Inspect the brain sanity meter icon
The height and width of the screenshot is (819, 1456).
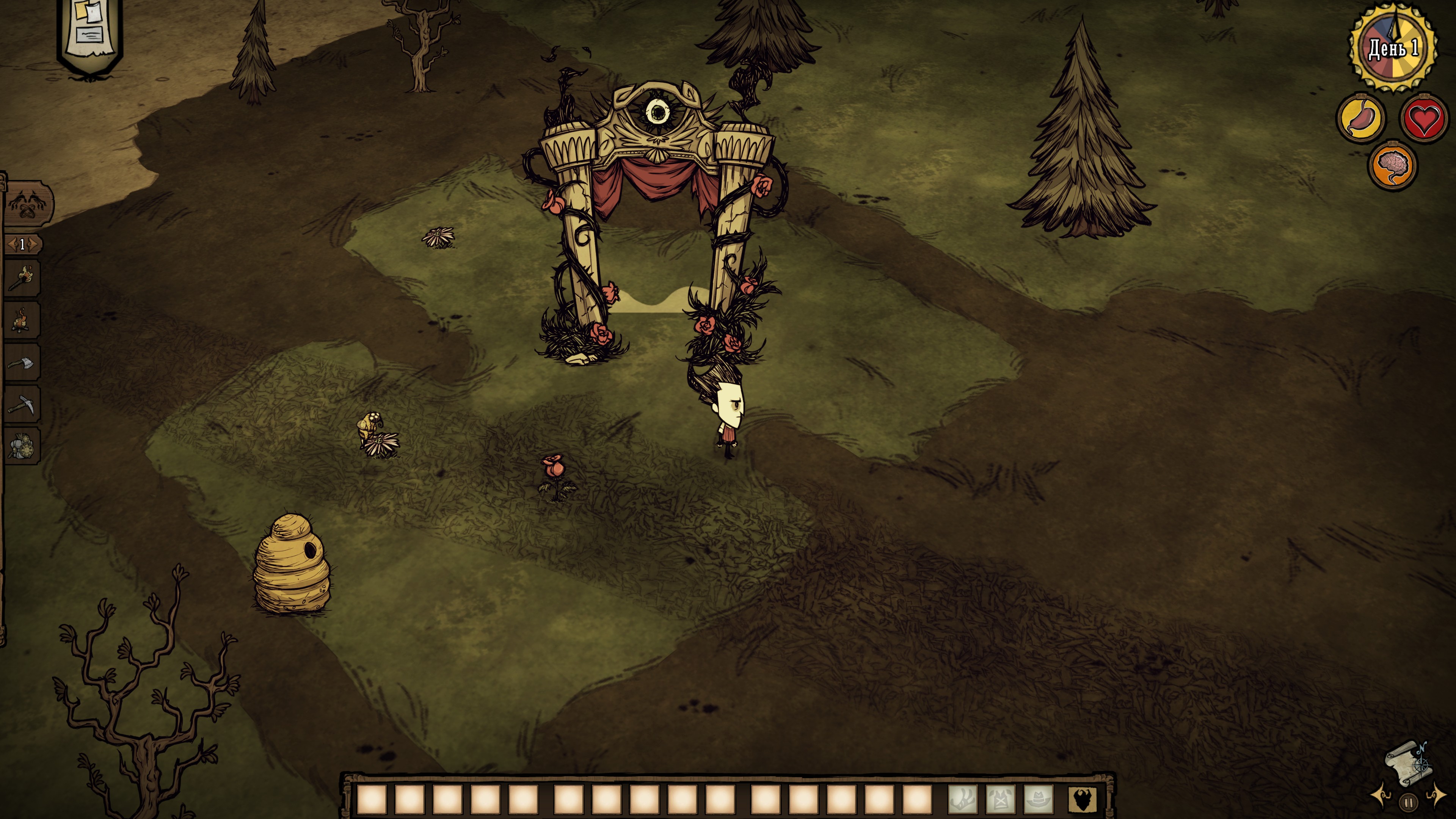pyautogui.click(x=1392, y=166)
